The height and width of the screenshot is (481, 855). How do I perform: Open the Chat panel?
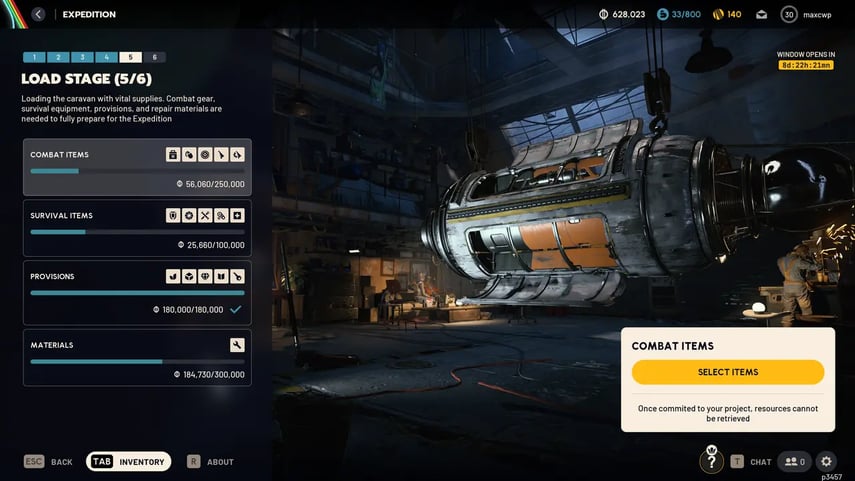751,462
